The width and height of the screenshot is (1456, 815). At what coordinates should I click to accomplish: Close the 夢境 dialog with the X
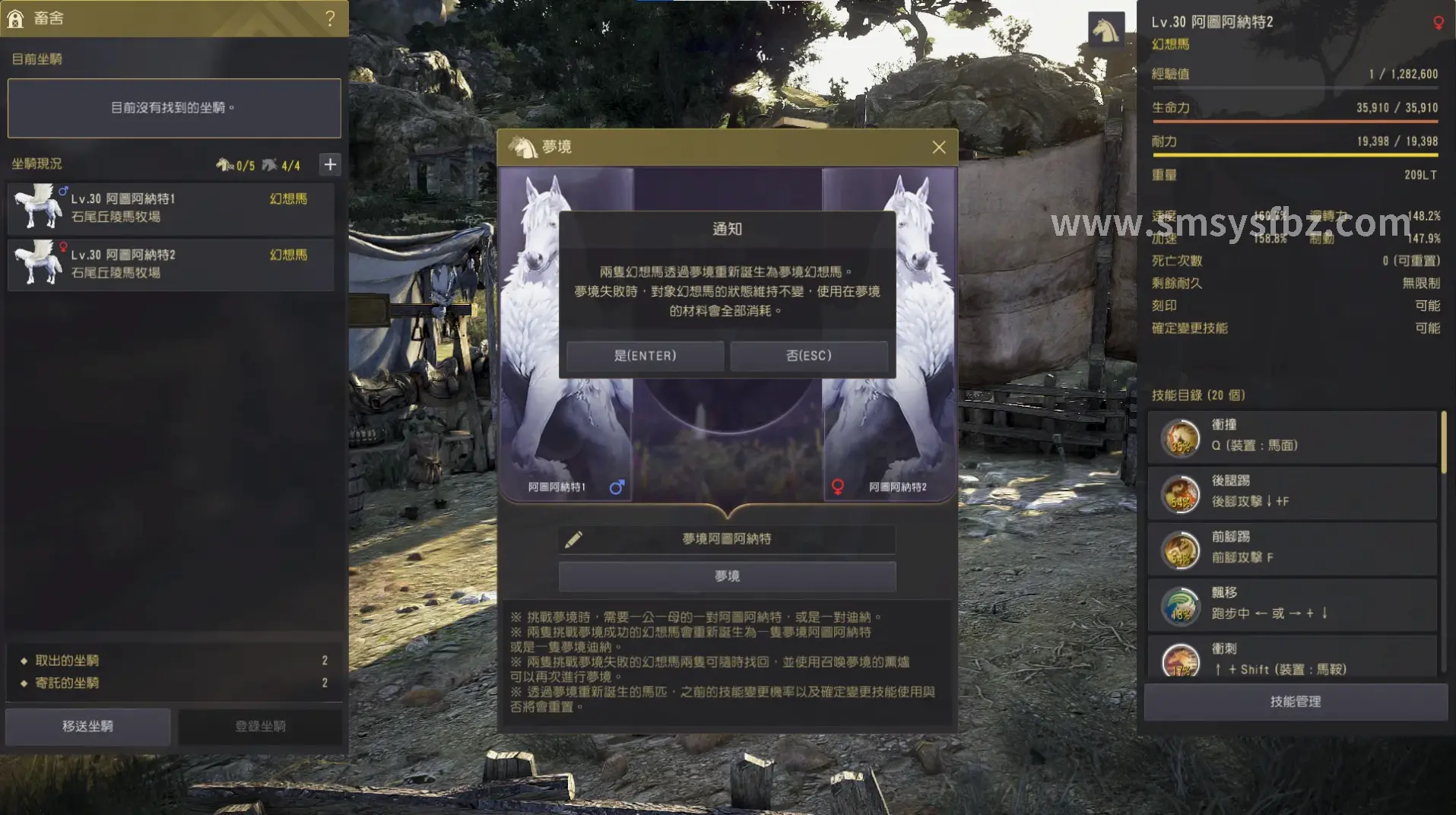940,147
